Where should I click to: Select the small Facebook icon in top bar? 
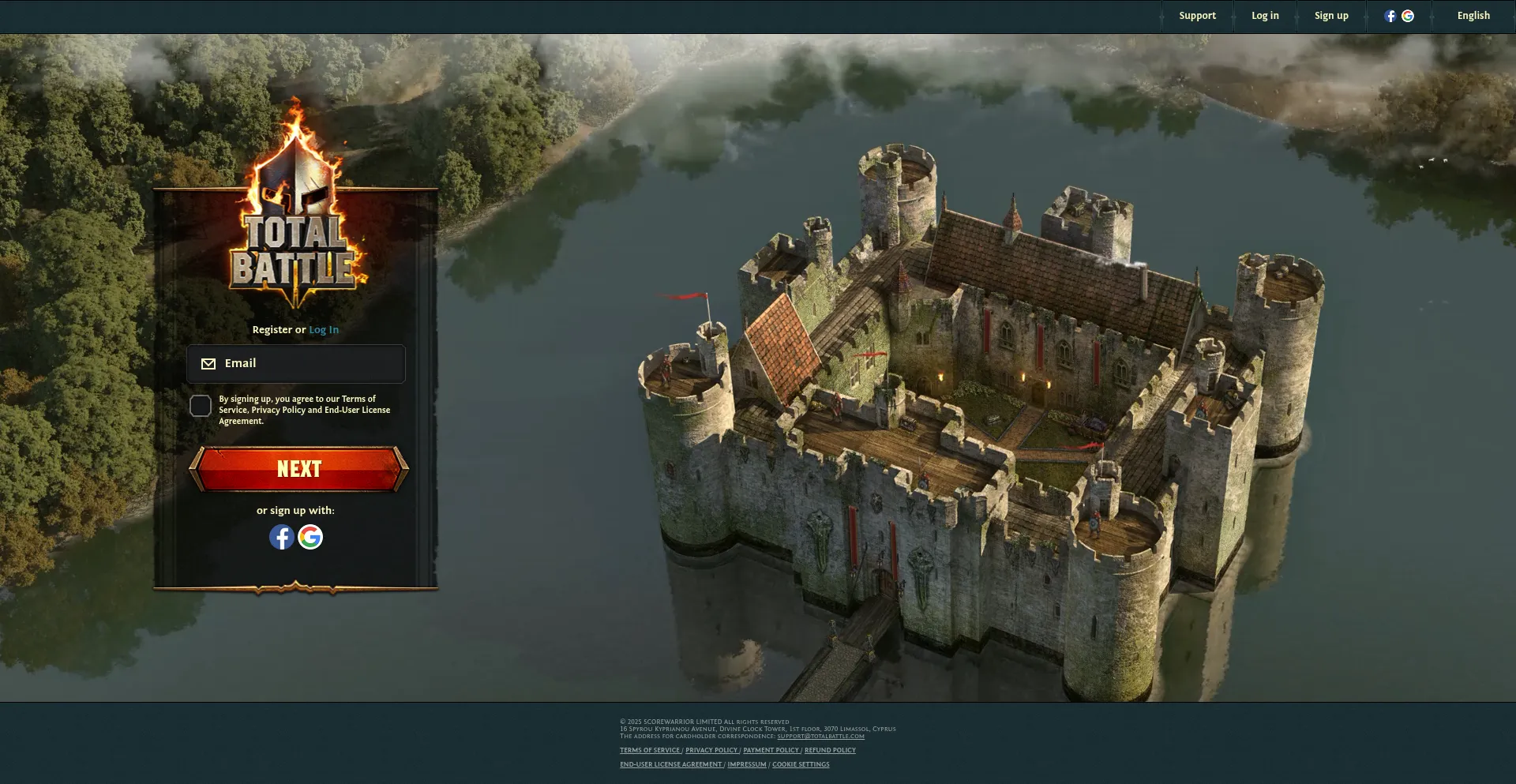coord(1390,16)
